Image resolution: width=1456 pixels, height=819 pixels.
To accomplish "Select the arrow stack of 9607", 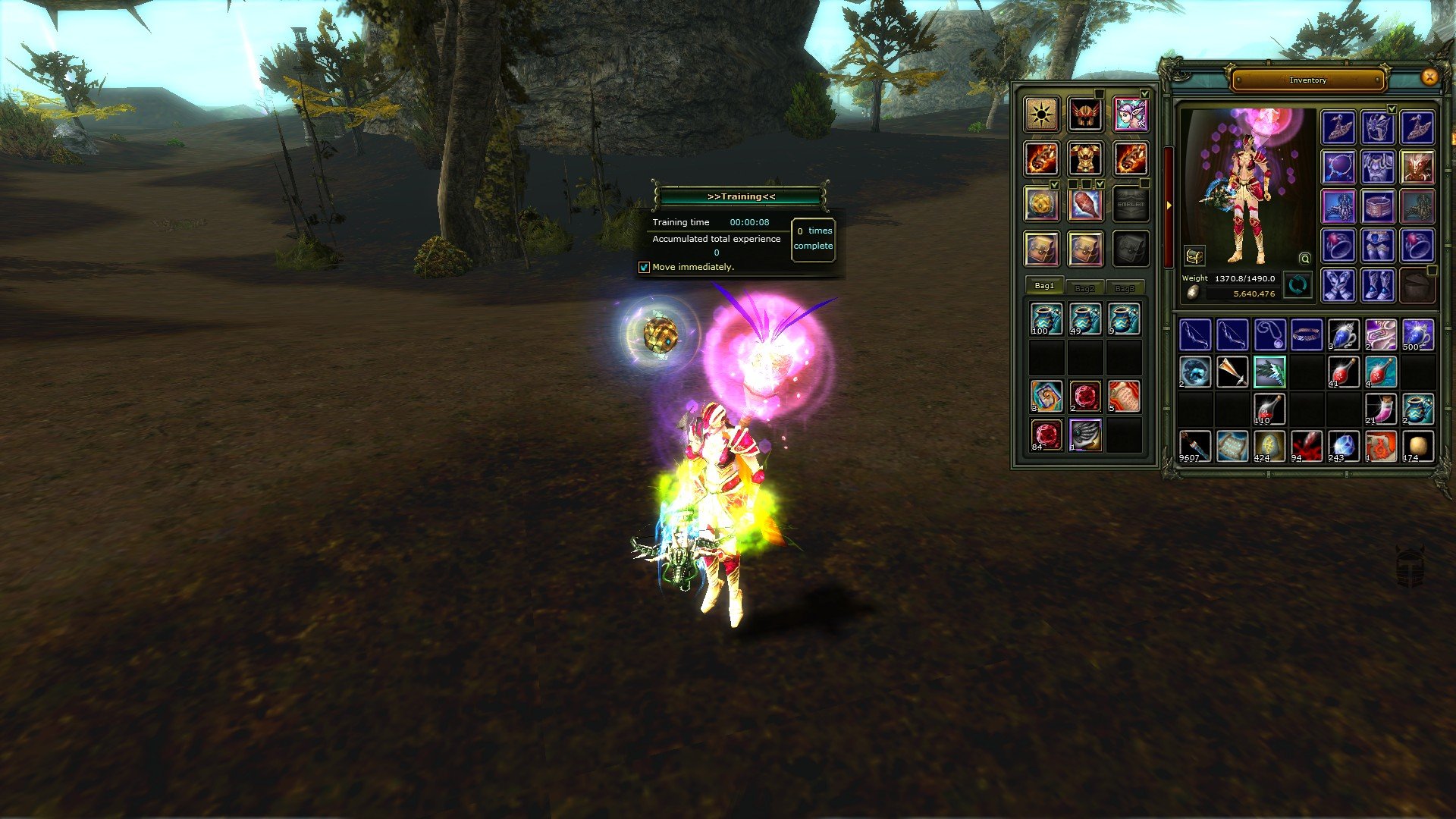I will 1194,446.
